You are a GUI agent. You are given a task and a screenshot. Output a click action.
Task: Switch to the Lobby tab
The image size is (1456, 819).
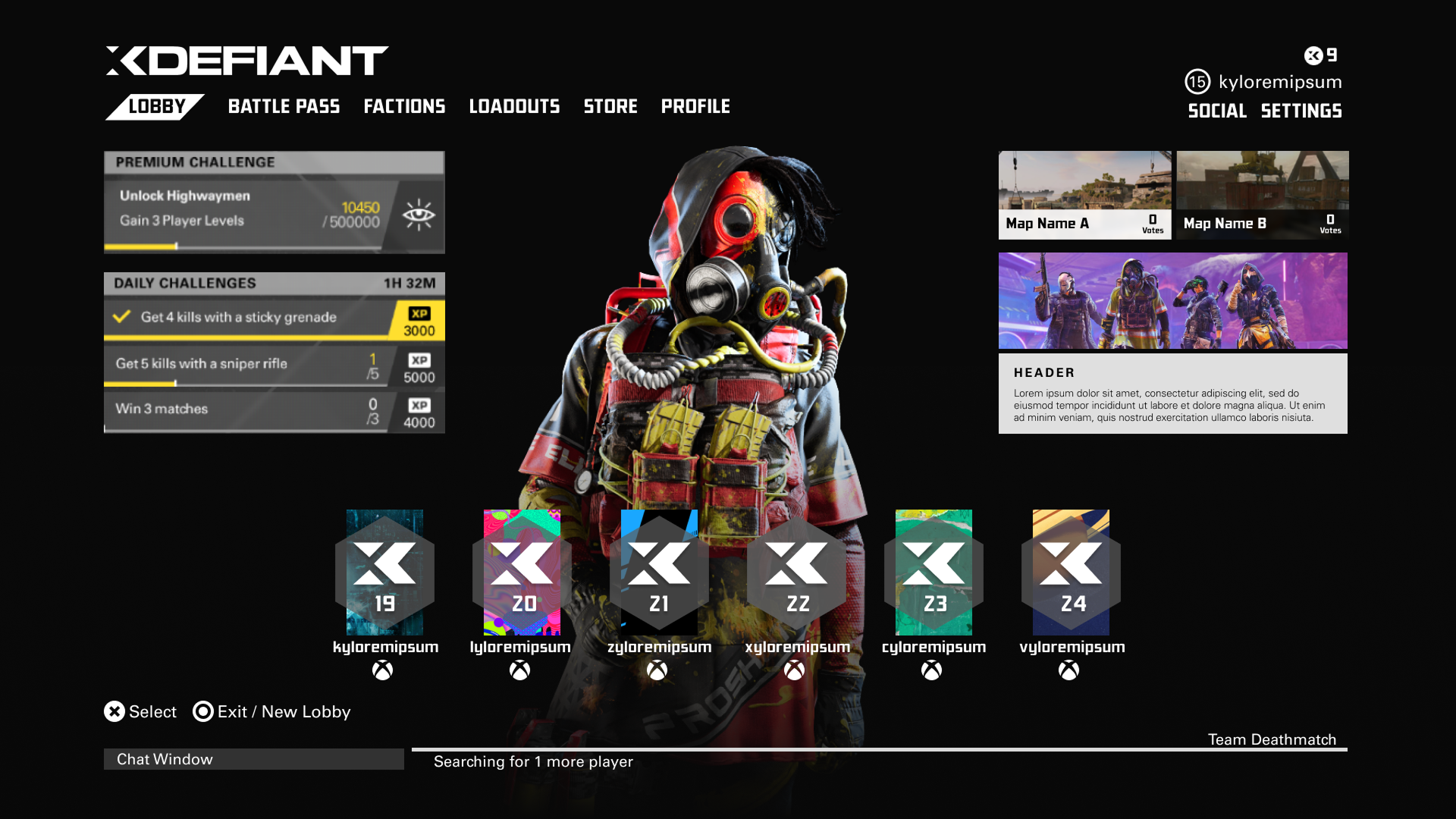click(x=156, y=107)
